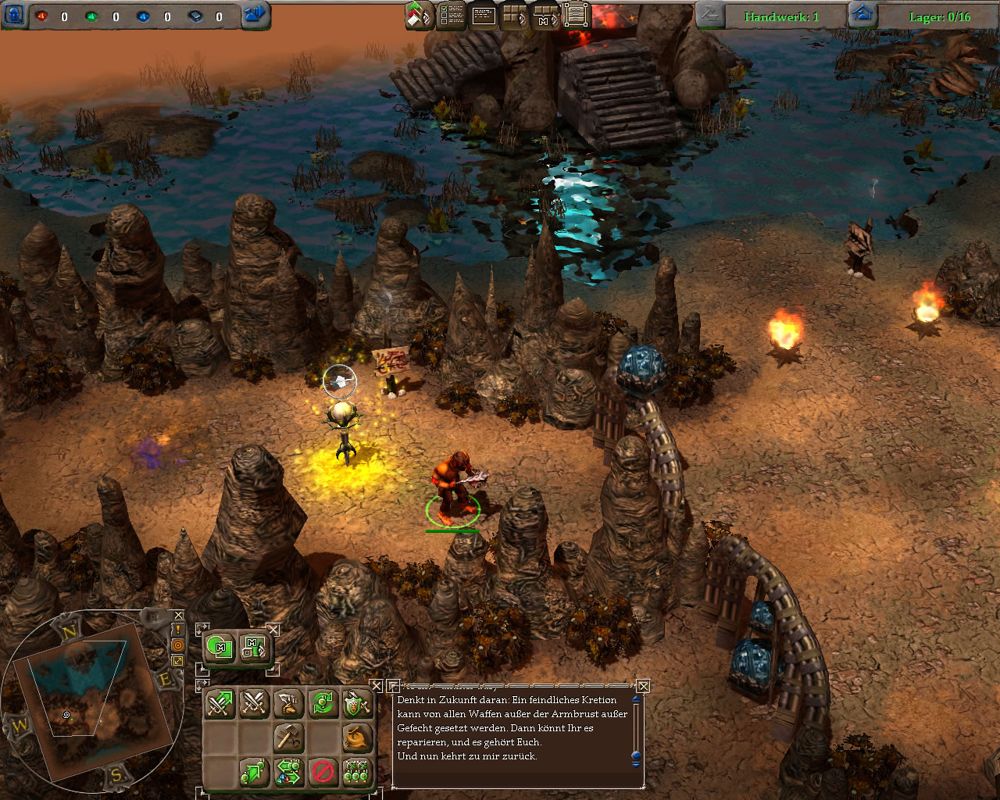Select the crossed swords with green arrow command

[x=221, y=704]
